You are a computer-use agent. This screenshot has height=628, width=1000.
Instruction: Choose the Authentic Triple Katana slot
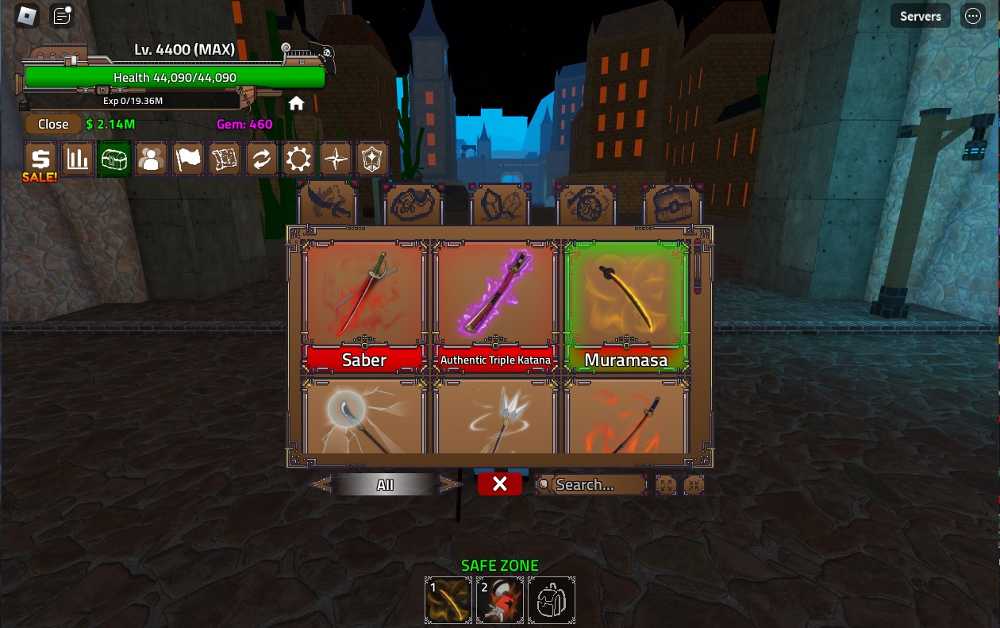click(495, 305)
